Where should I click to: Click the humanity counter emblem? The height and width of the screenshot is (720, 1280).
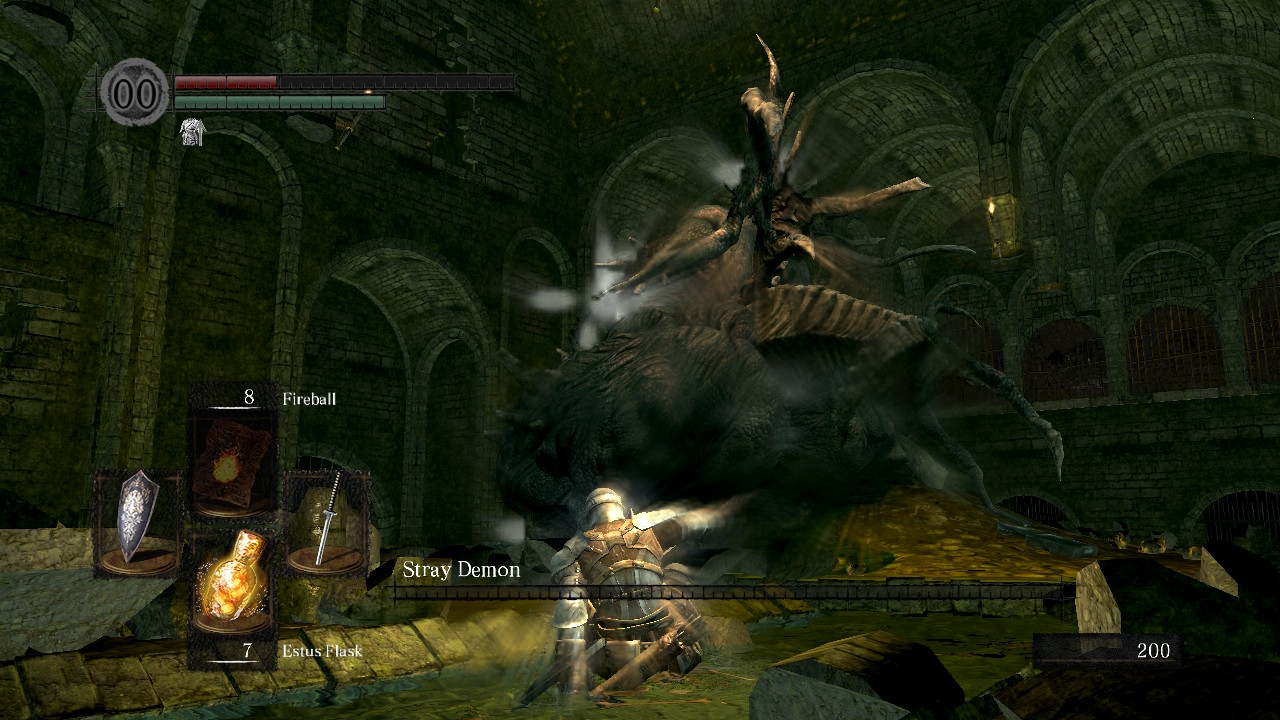[136, 93]
